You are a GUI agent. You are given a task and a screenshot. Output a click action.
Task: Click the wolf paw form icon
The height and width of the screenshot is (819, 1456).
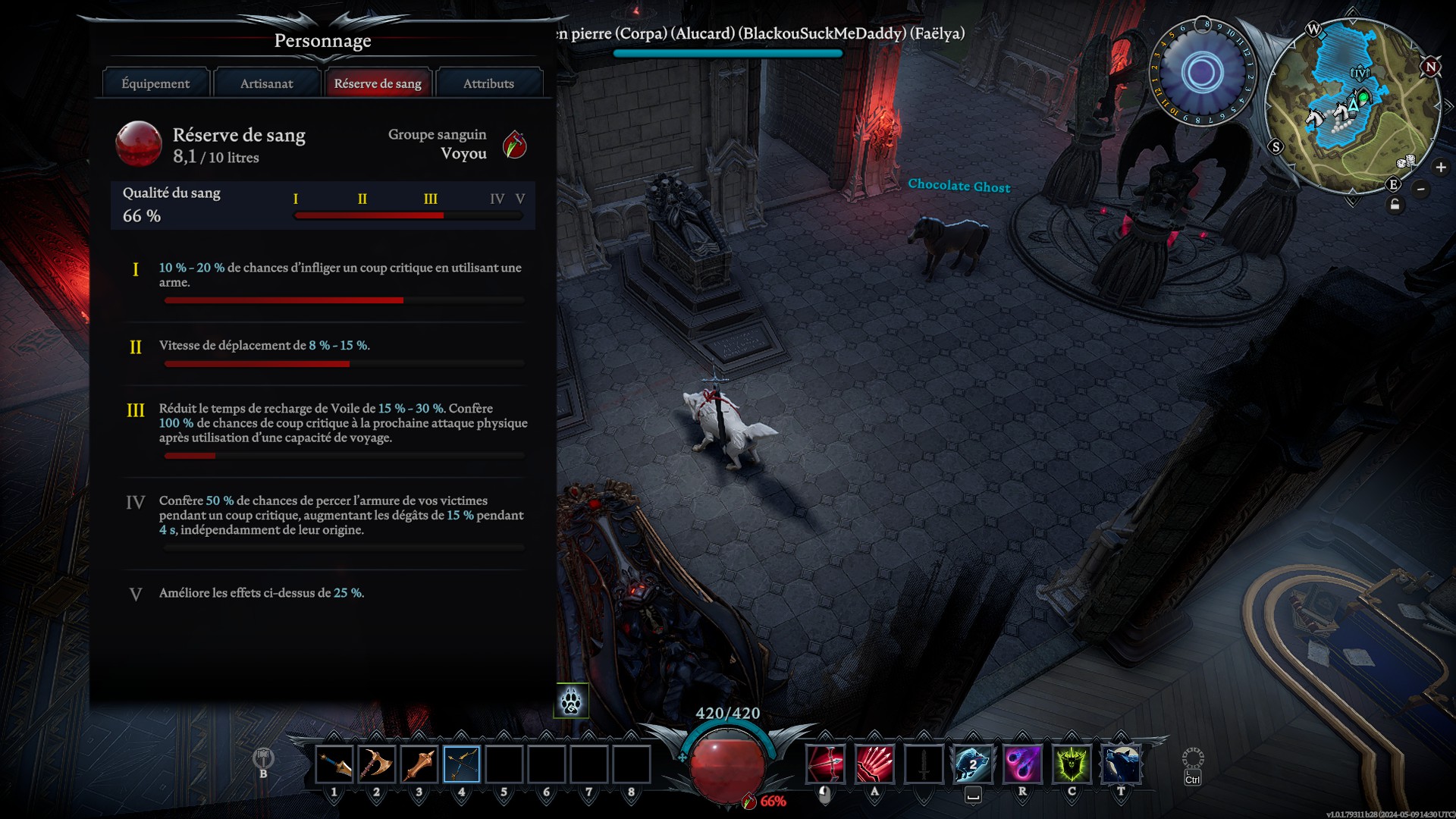(571, 701)
